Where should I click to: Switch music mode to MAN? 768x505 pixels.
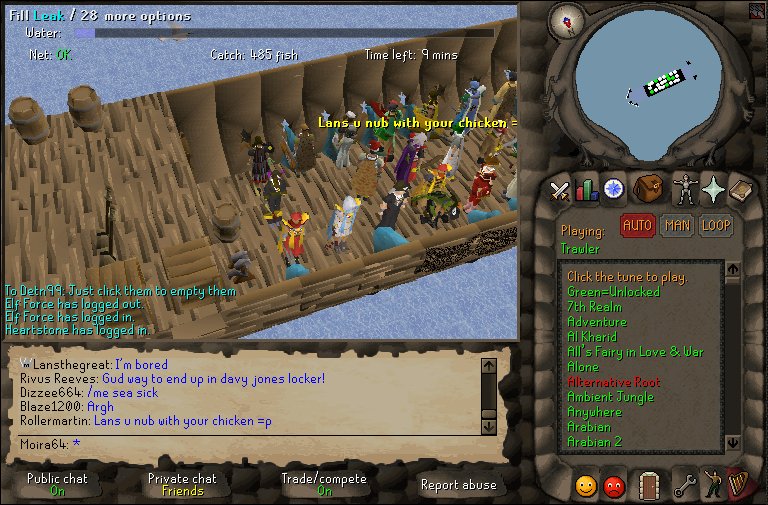click(x=677, y=226)
